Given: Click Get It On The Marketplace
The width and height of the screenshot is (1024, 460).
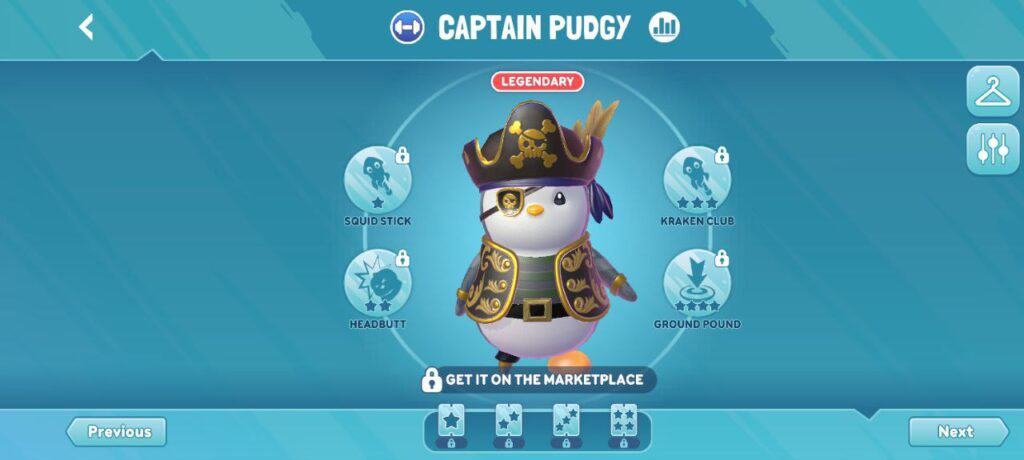Looking at the screenshot, I should 538,380.
